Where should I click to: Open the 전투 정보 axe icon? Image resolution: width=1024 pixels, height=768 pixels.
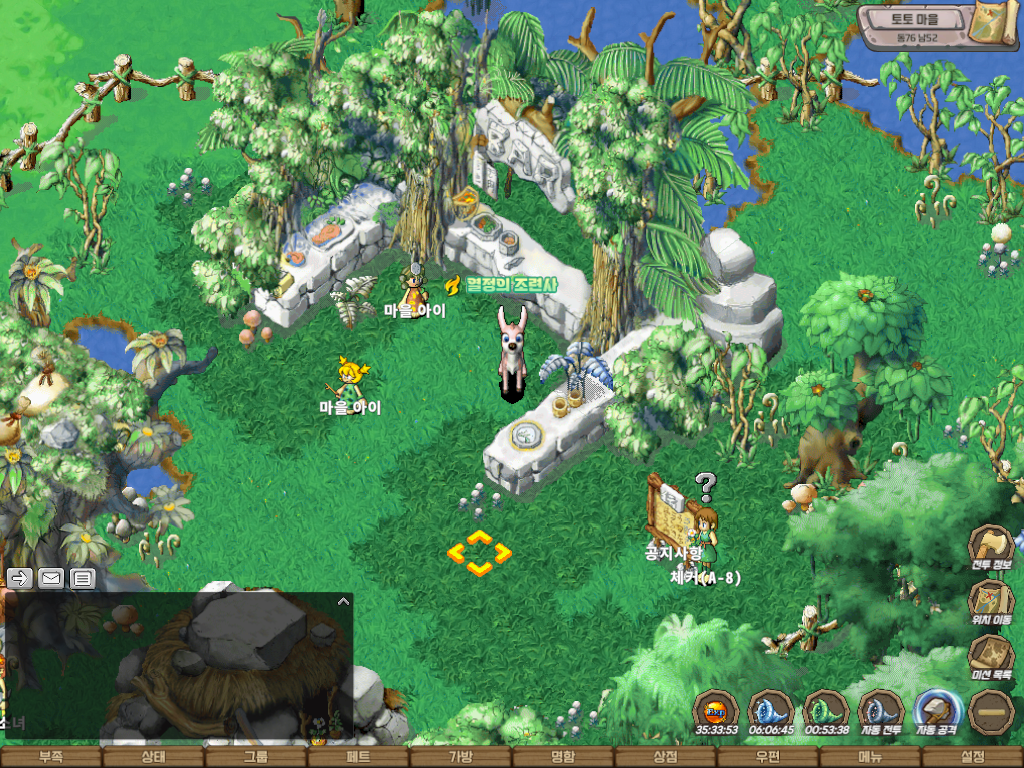991,547
